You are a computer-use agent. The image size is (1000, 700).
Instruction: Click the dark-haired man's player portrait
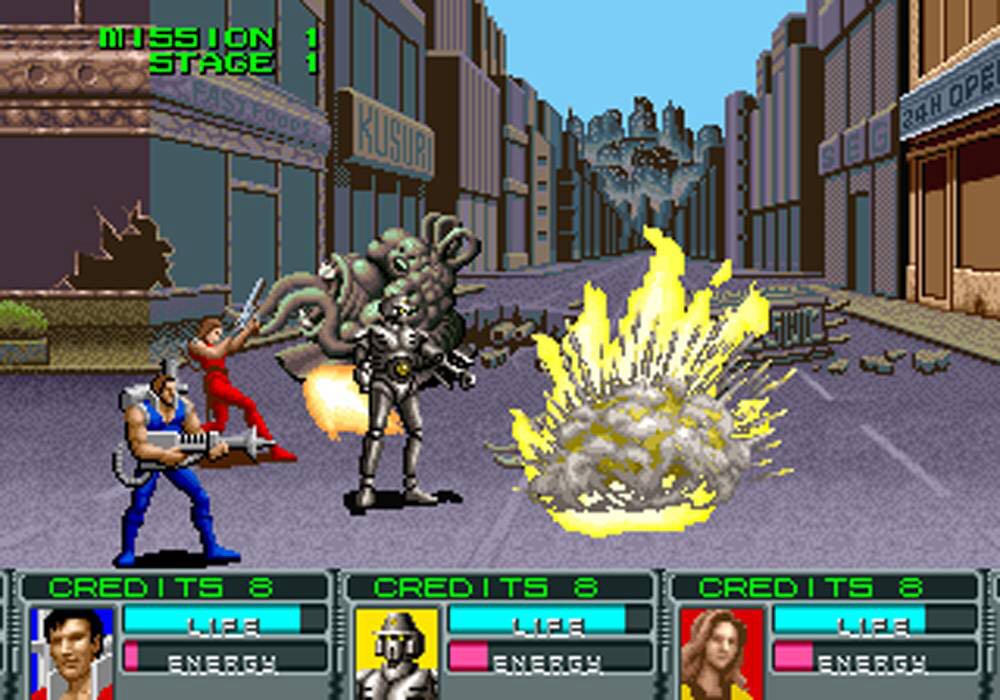point(72,653)
